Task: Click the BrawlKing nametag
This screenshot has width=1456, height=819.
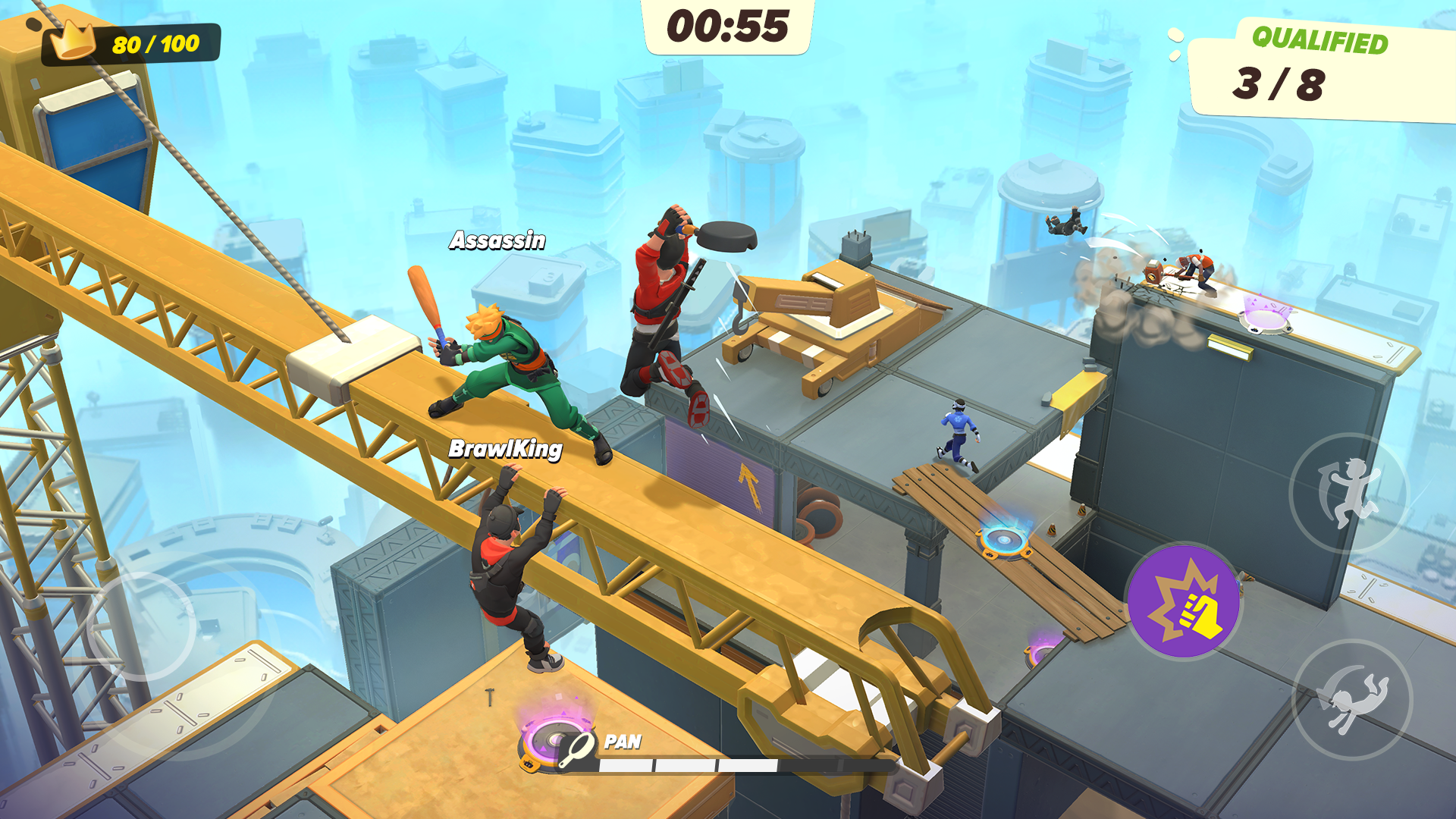Action: pos(507,450)
